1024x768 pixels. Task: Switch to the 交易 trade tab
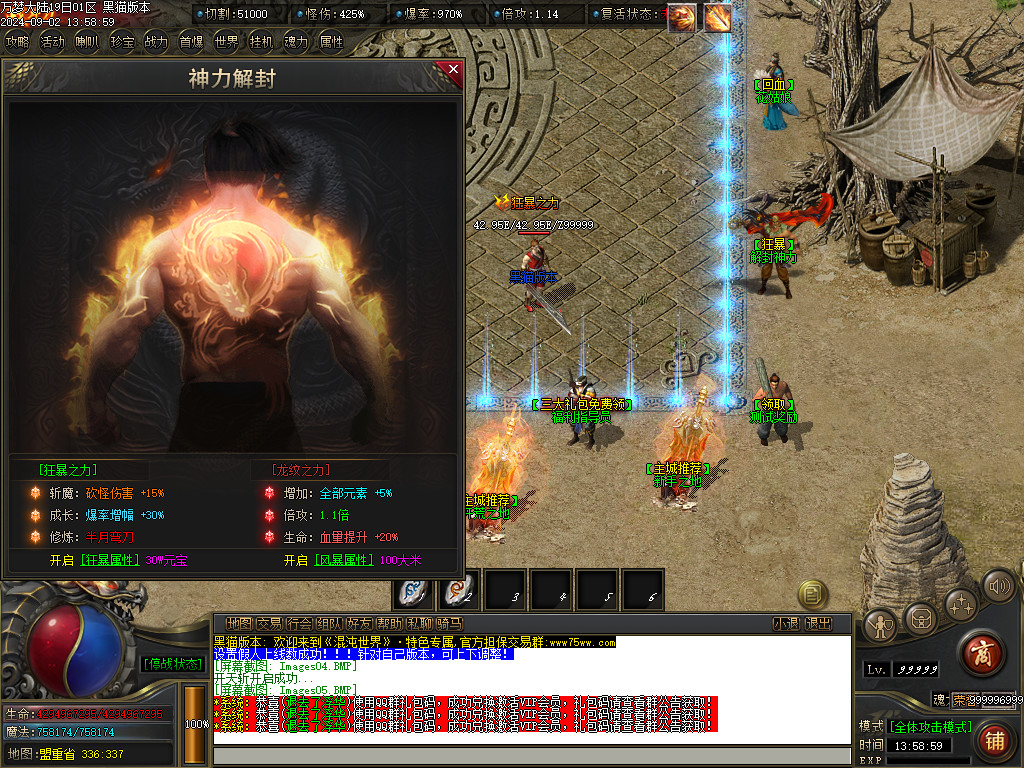tap(269, 623)
